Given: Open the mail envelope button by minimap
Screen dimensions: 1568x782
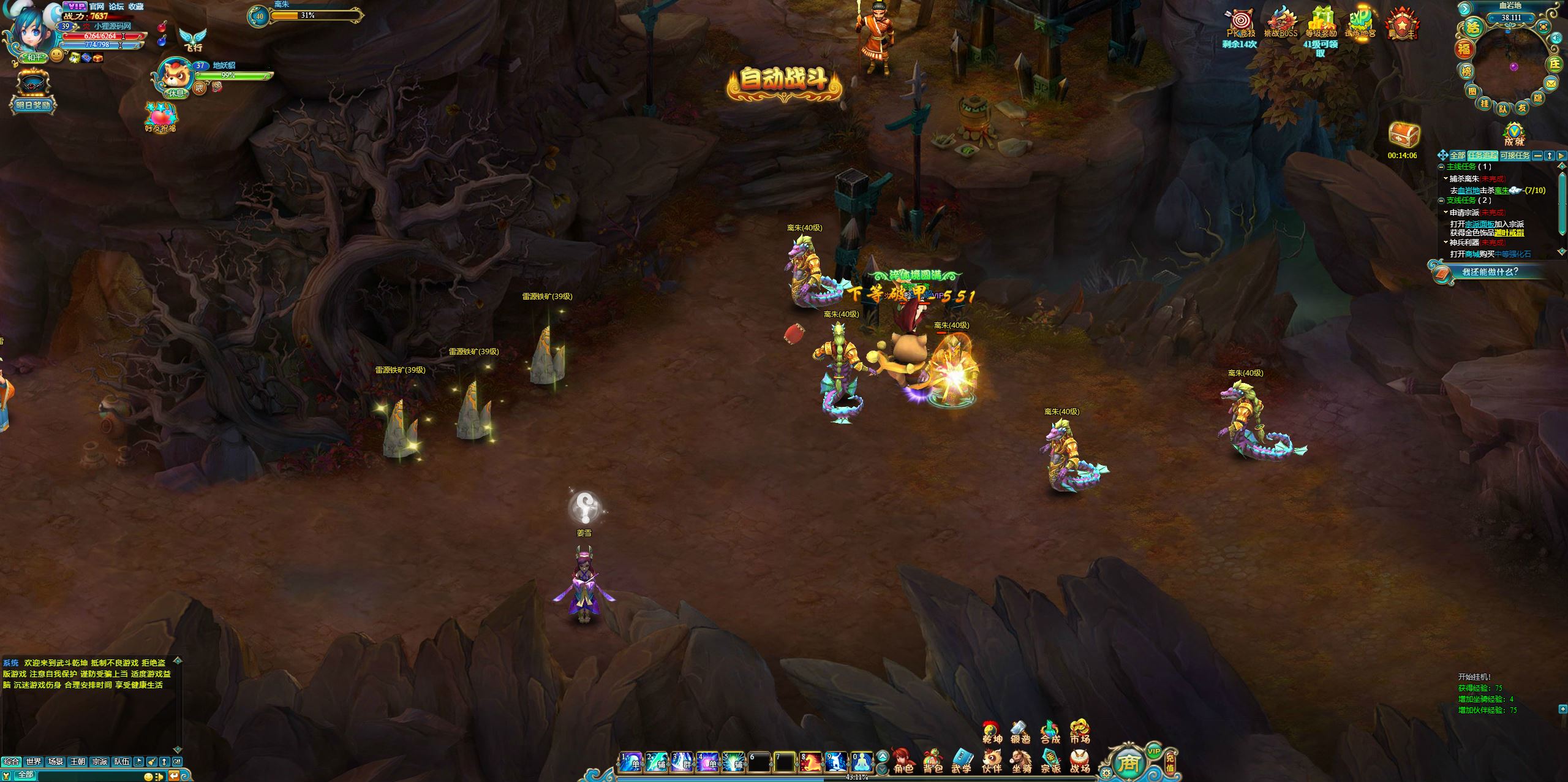Looking at the screenshot, I should [x=1550, y=83].
